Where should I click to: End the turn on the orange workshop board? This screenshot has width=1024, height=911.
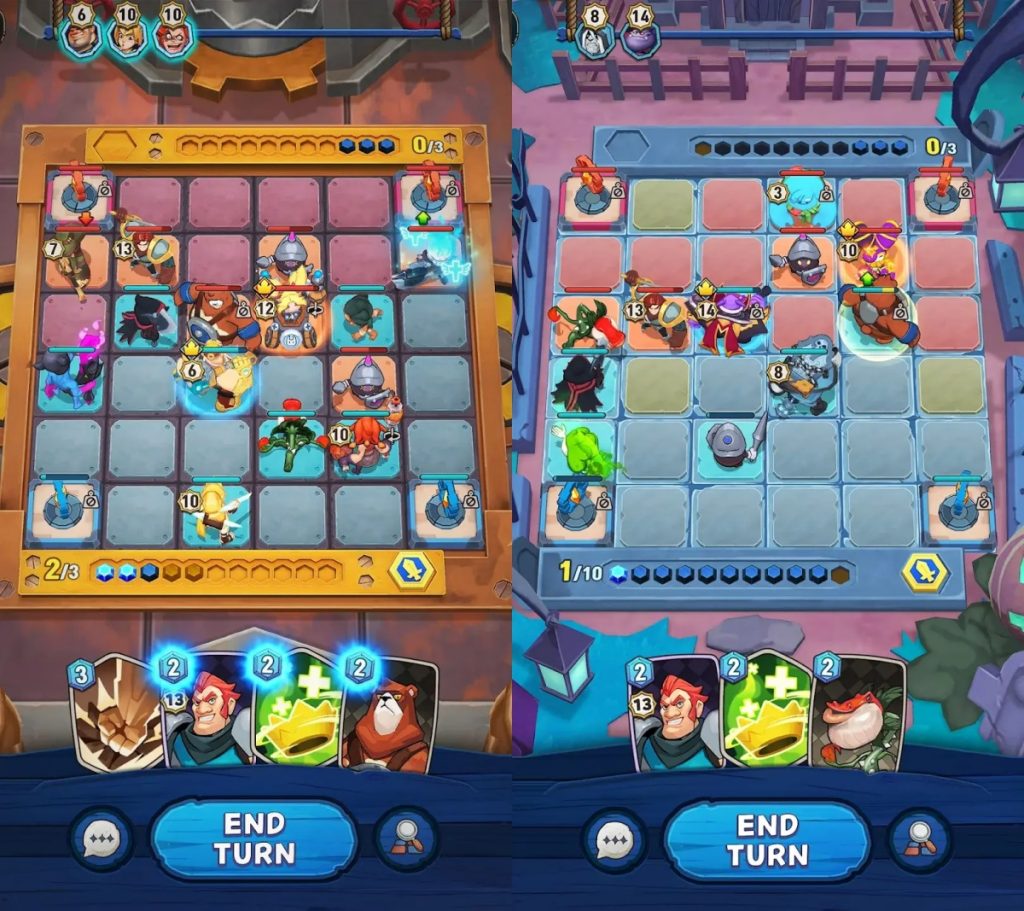[x=254, y=839]
